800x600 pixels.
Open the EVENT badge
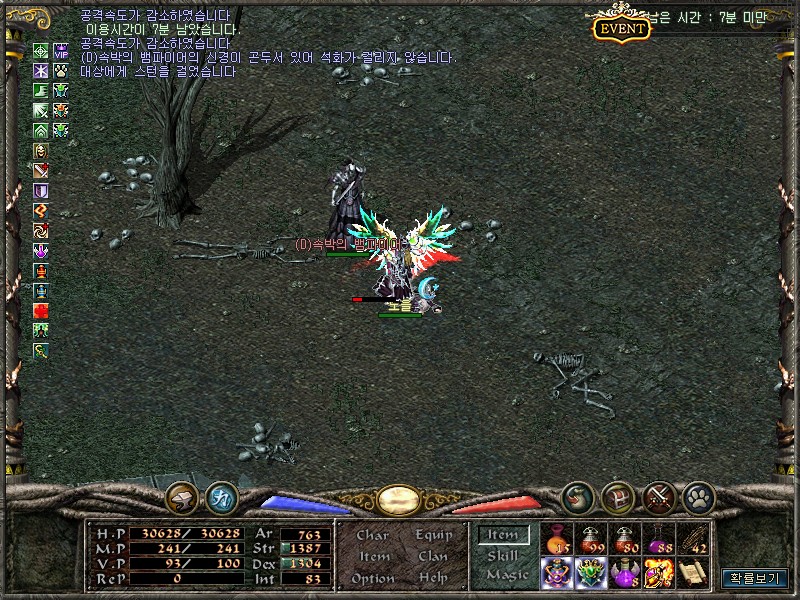[621, 28]
